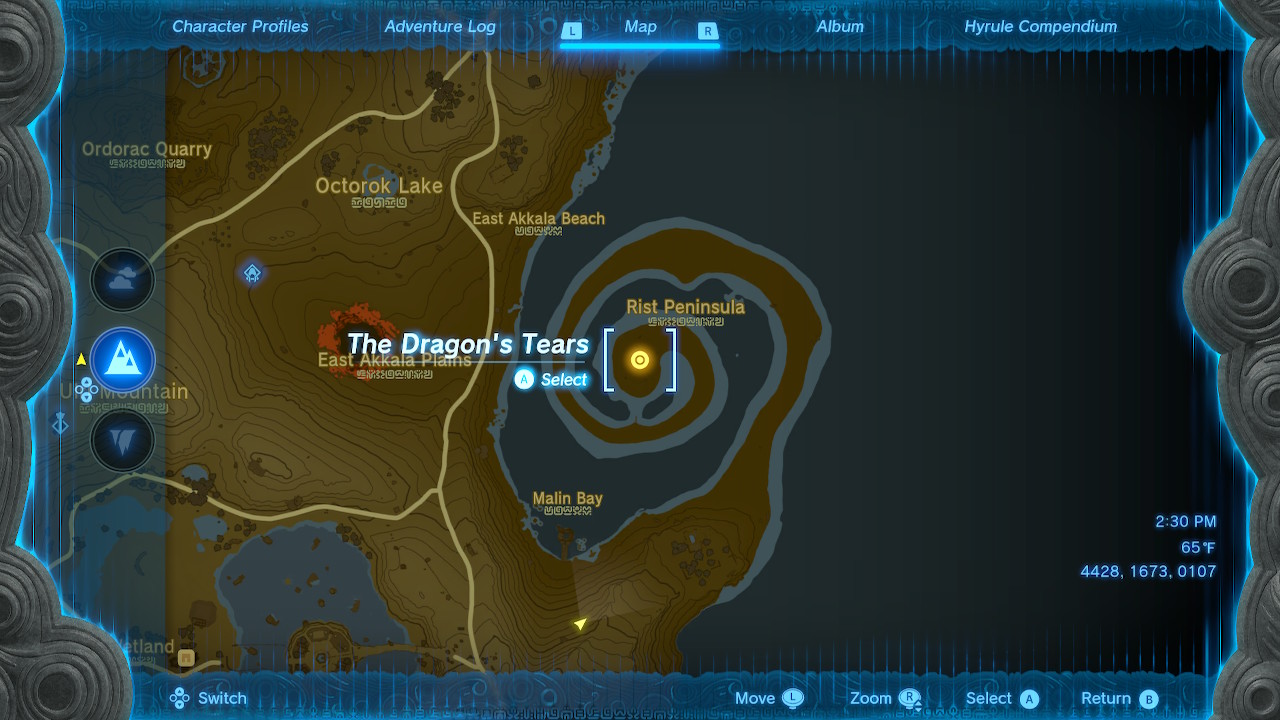Image resolution: width=1280 pixels, height=720 pixels.
Task: Select the Sky map layer icon
Action: [x=122, y=280]
